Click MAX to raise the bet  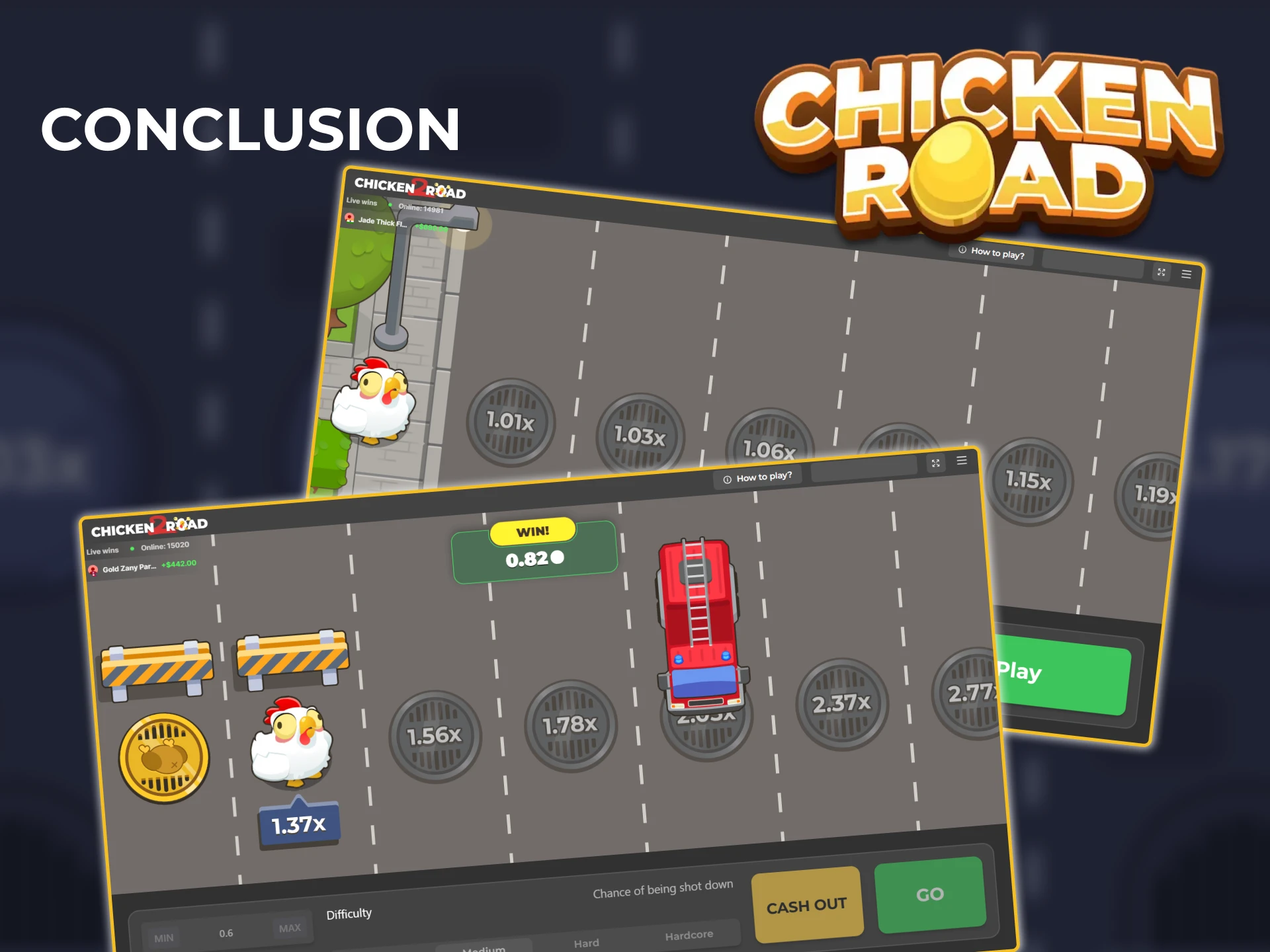(291, 928)
